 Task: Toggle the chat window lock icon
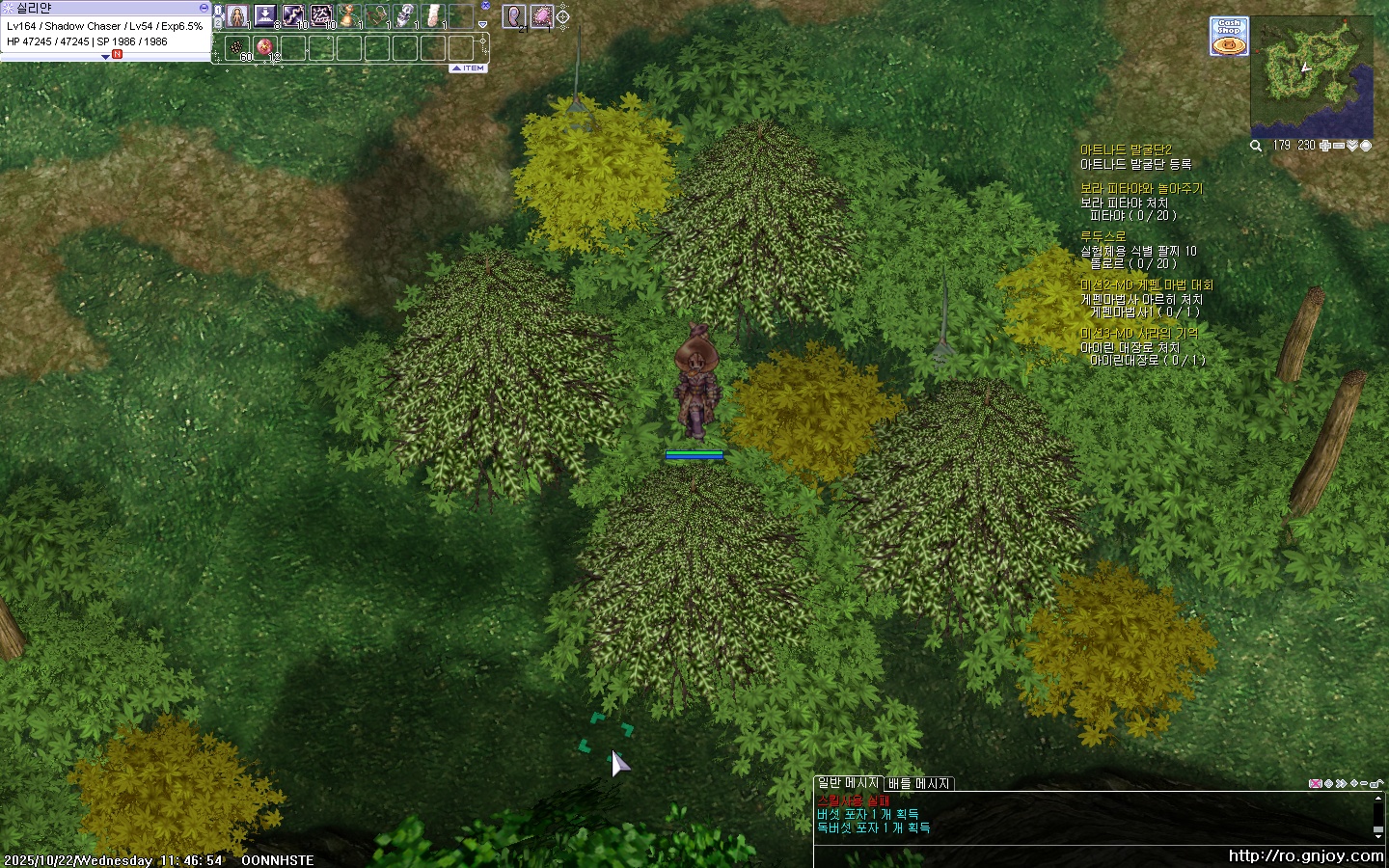[1375, 784]
